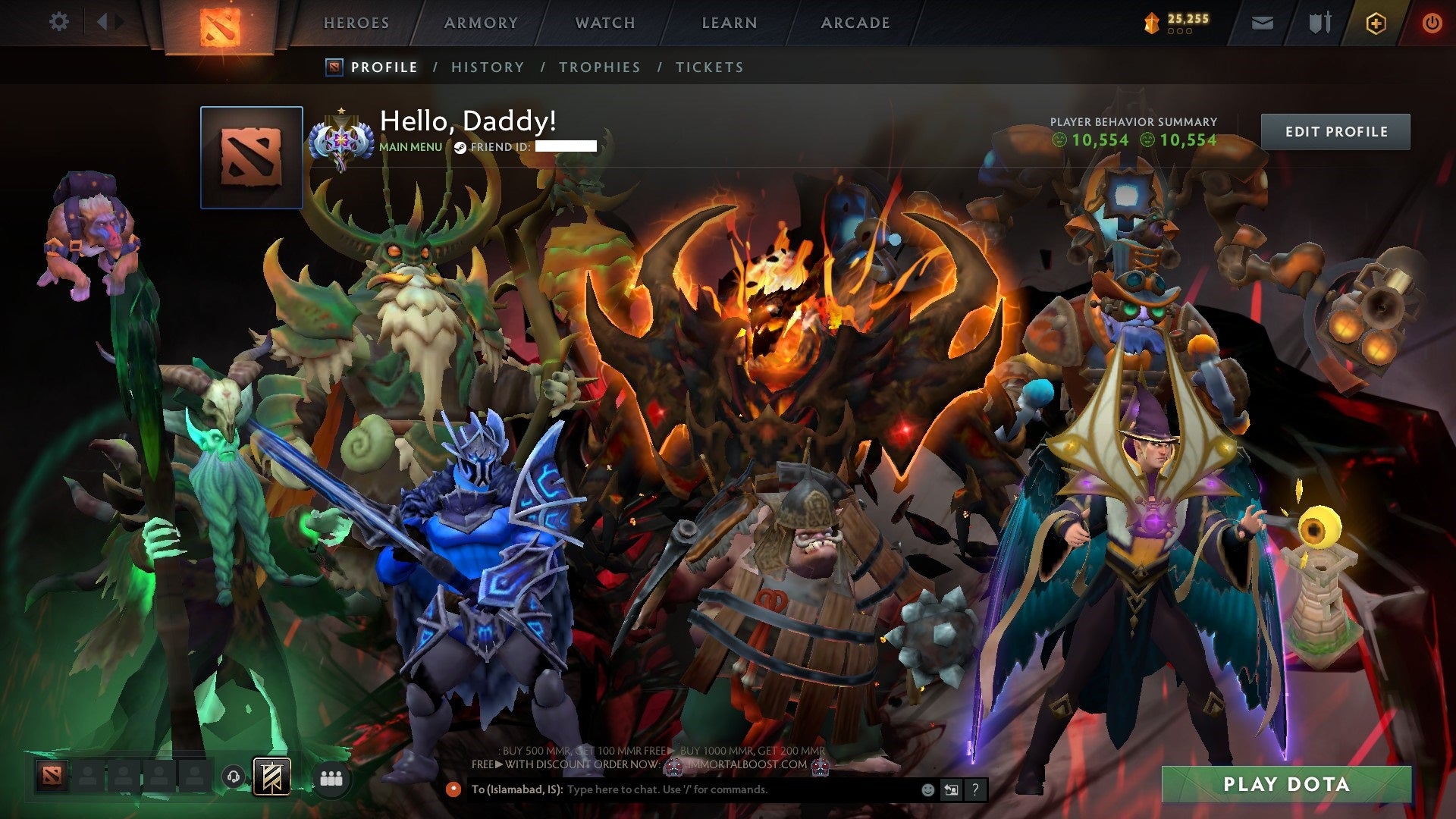This screenshot has width=1456, height=819.
Task: Open the friends list icon
Action: 331,777
